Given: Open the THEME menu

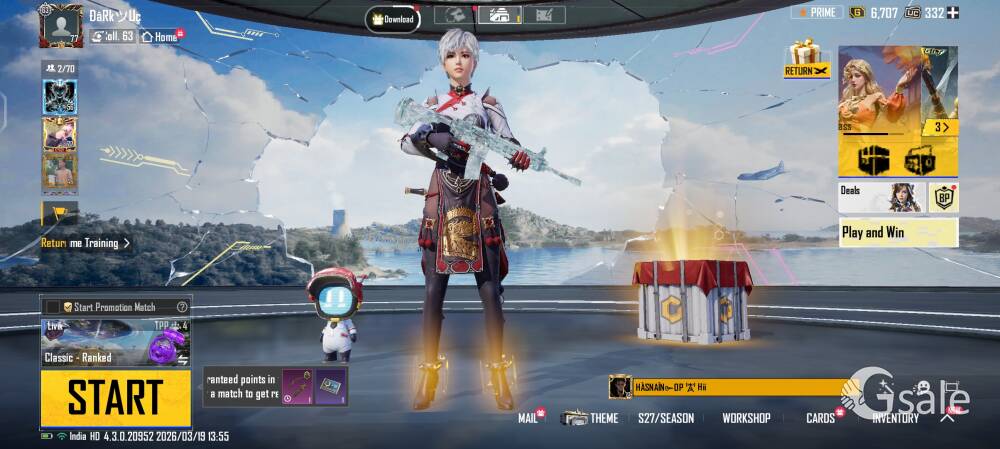Looking at the screenshot, I should (590, 418).
